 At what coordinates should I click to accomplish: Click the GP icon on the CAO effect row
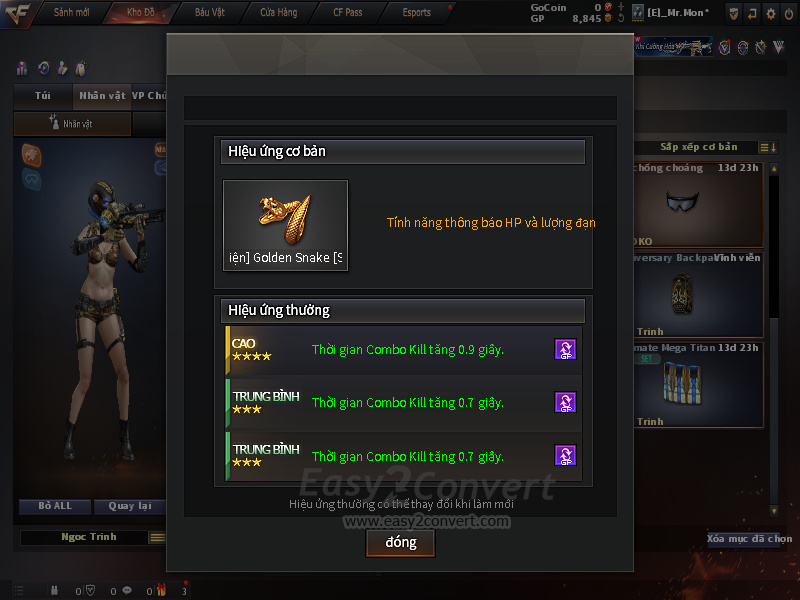(x=565, y=349)
